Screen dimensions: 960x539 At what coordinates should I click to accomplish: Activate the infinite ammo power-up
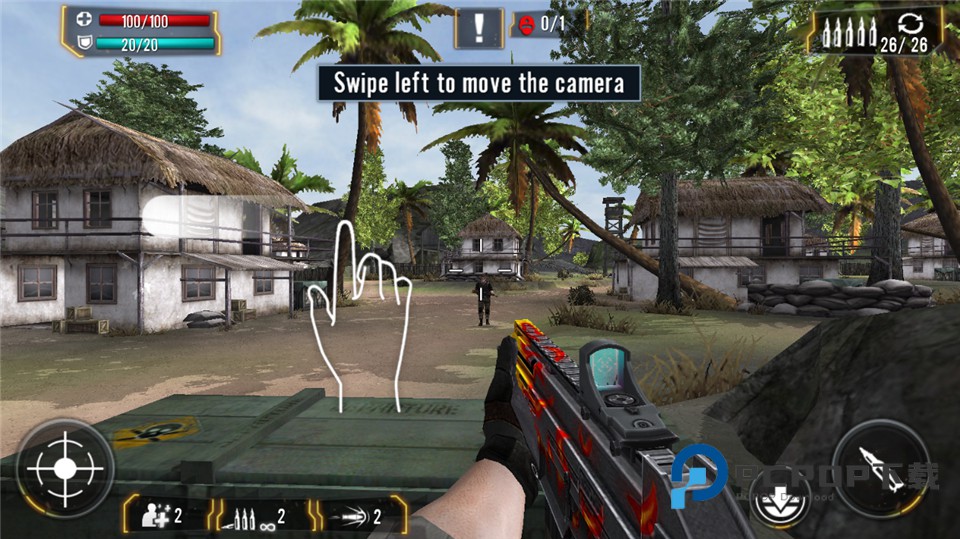coord(258,516)
